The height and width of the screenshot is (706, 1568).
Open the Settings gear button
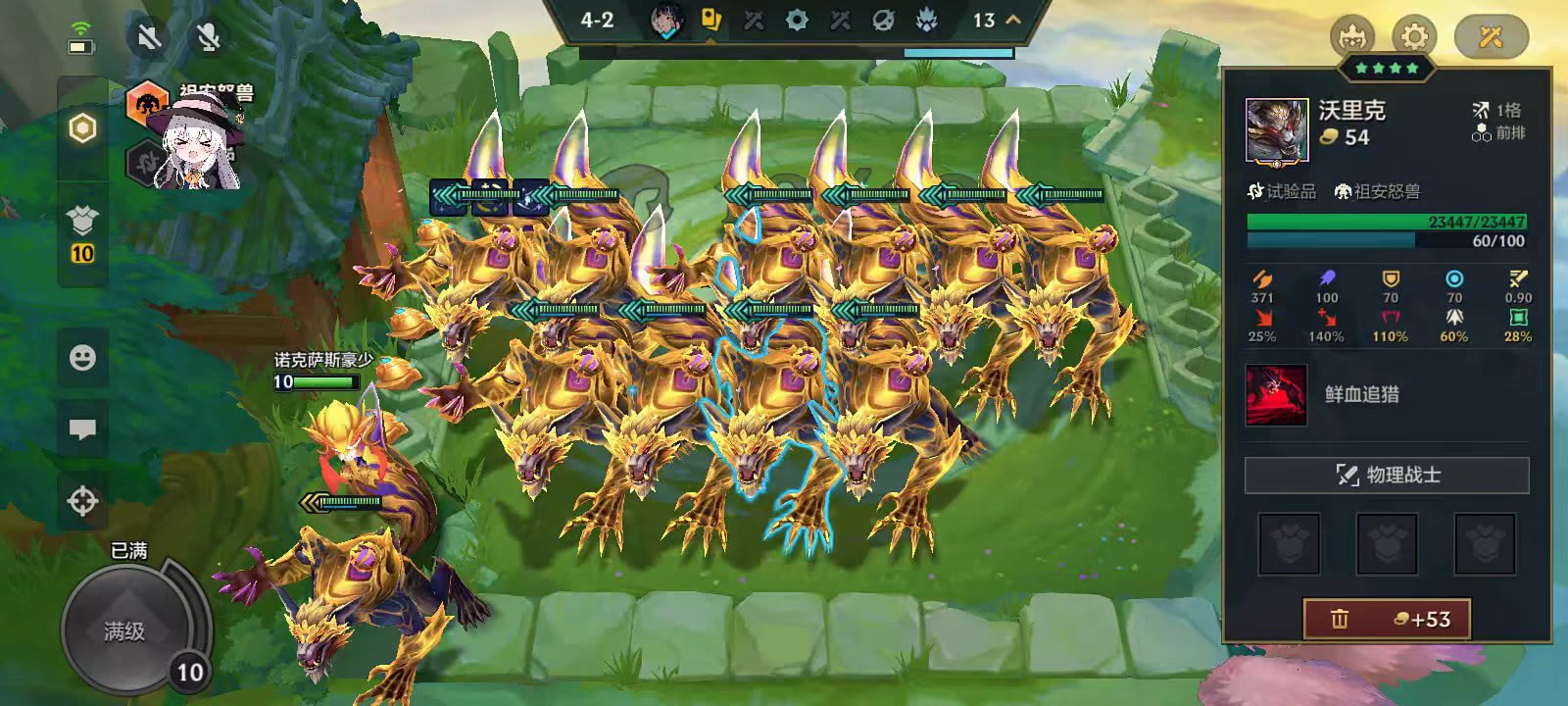[x=1413, y=37]
